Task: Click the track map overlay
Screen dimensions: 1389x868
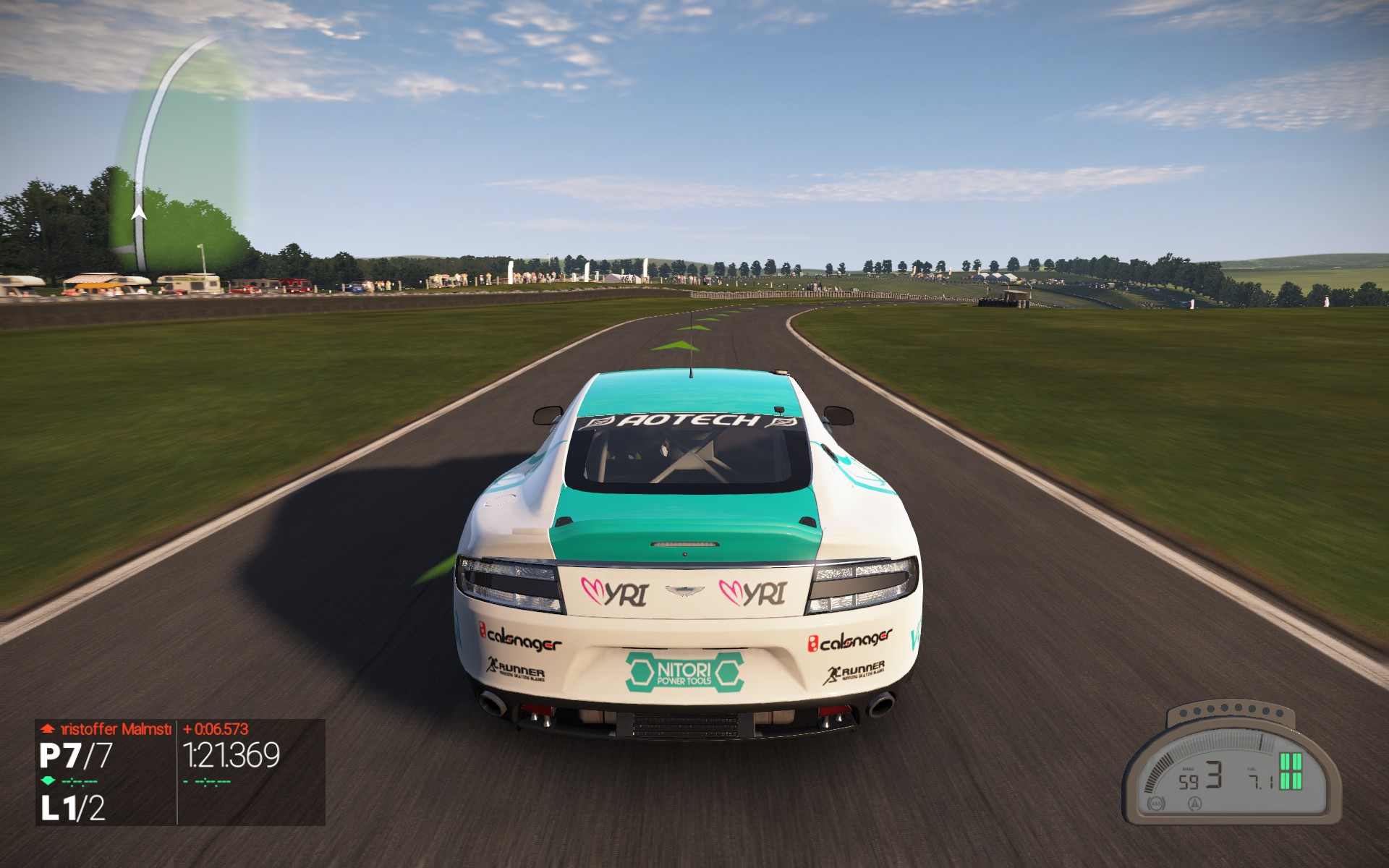Action: (181, 152)
